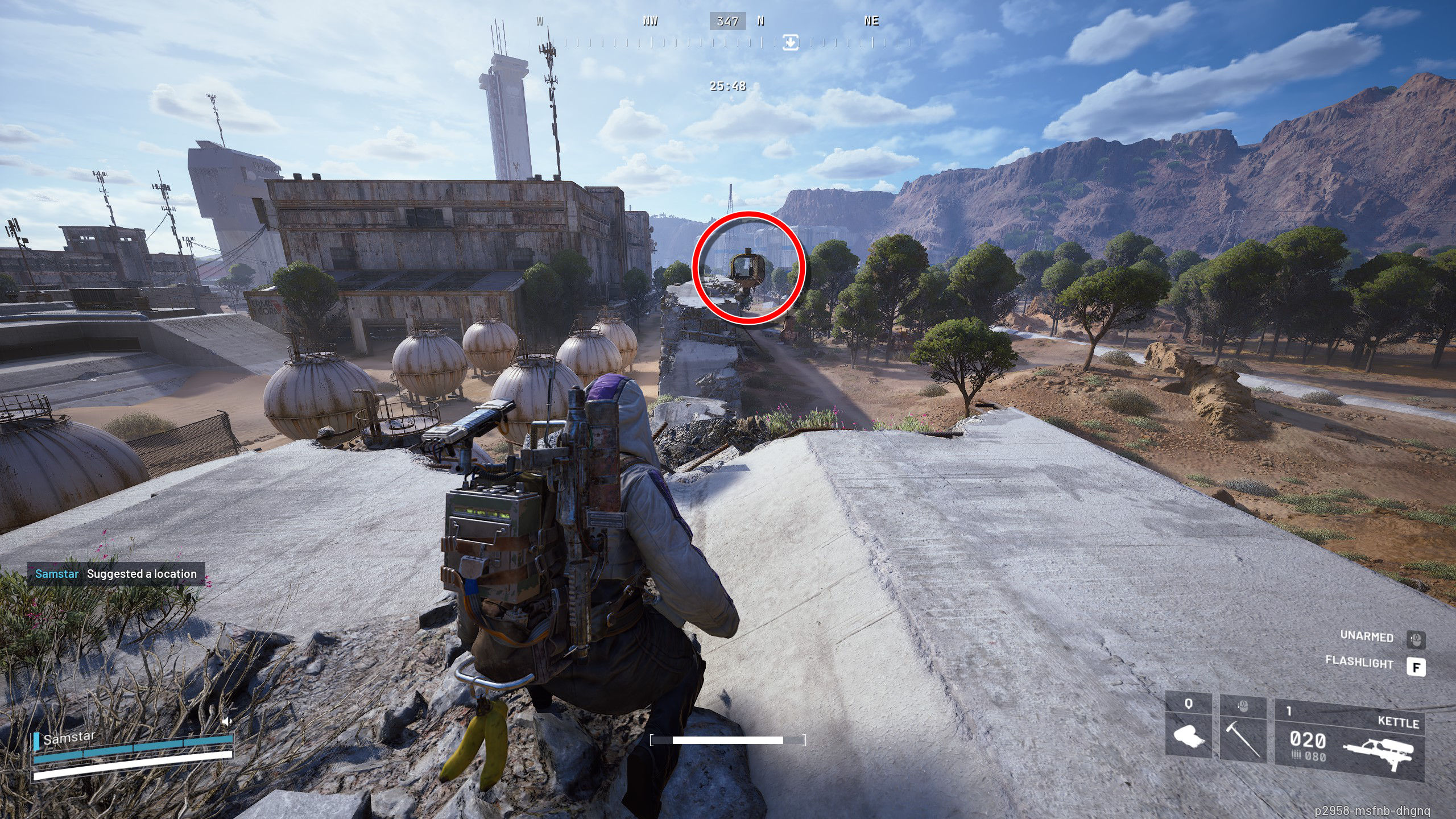The height and width of the screenshot is (819, 1456).
Task: Click the voice speaker icon beside Samstar
Action: (226, 722)
